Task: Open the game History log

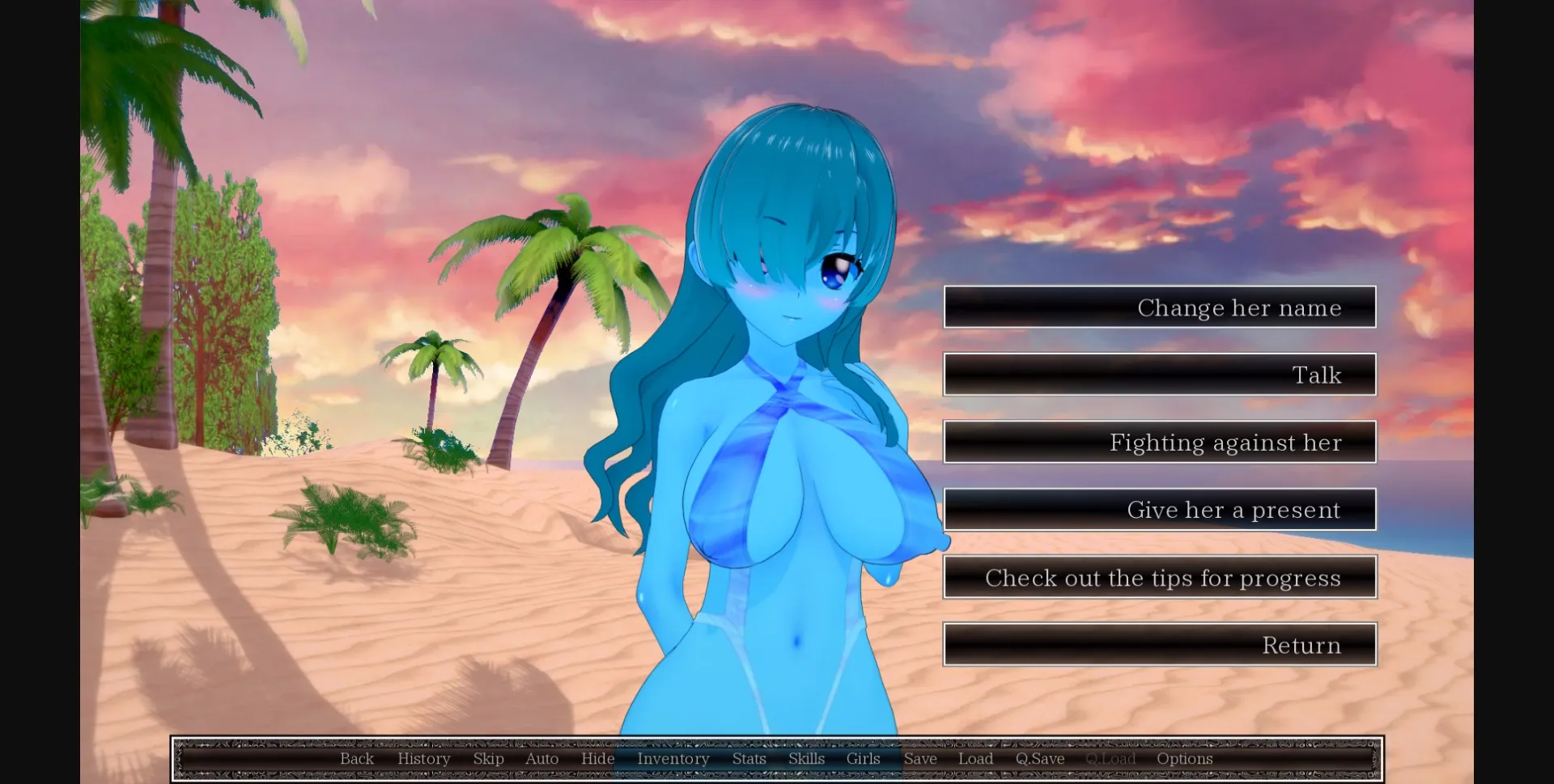Action: [x=423, y=758]
